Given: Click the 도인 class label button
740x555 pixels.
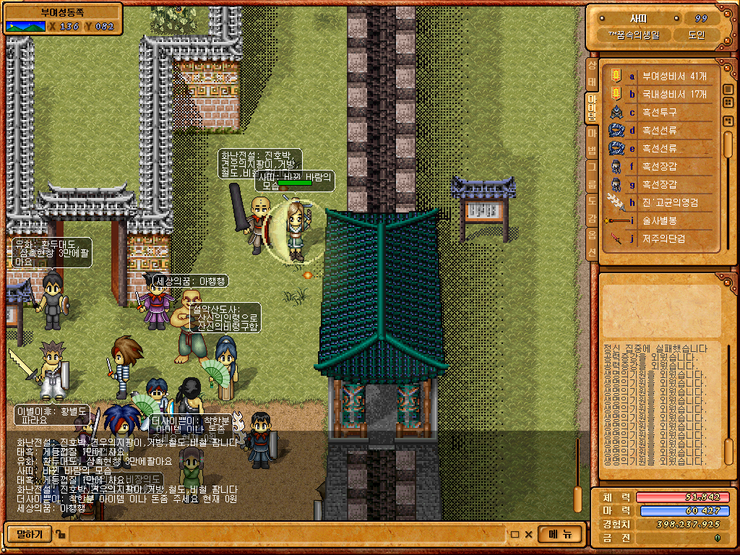Looking at the screenshot, I should [696, 35].
